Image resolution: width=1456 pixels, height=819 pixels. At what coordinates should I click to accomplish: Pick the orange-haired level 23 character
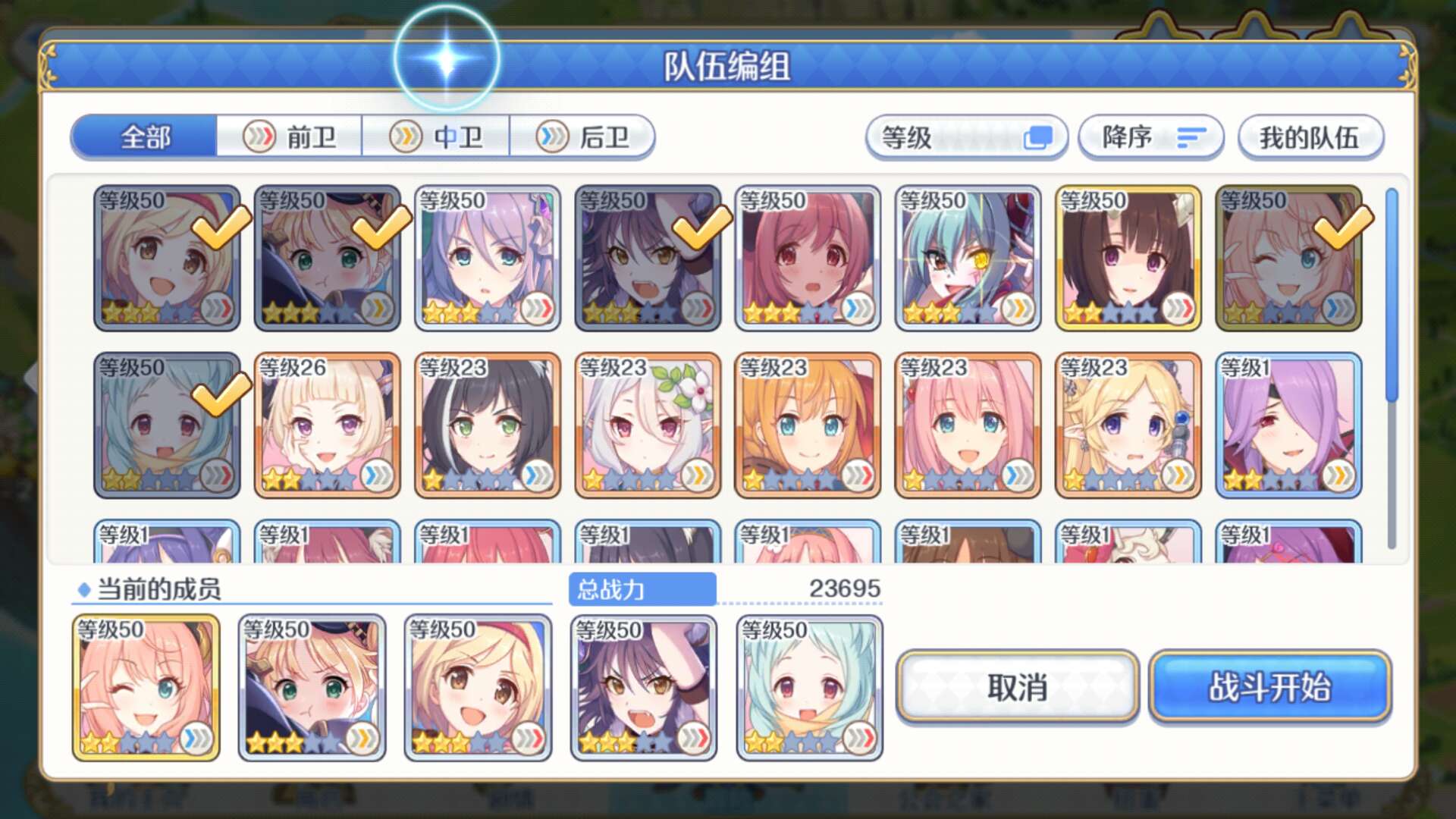pos(808,425)
